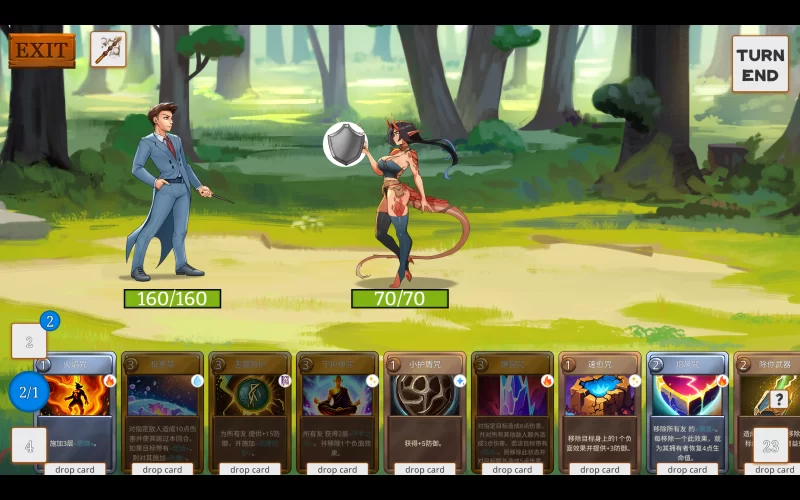Drop the flaming figure fire card
Viewport: 800px width, 500px height.
tap(76, 469)
